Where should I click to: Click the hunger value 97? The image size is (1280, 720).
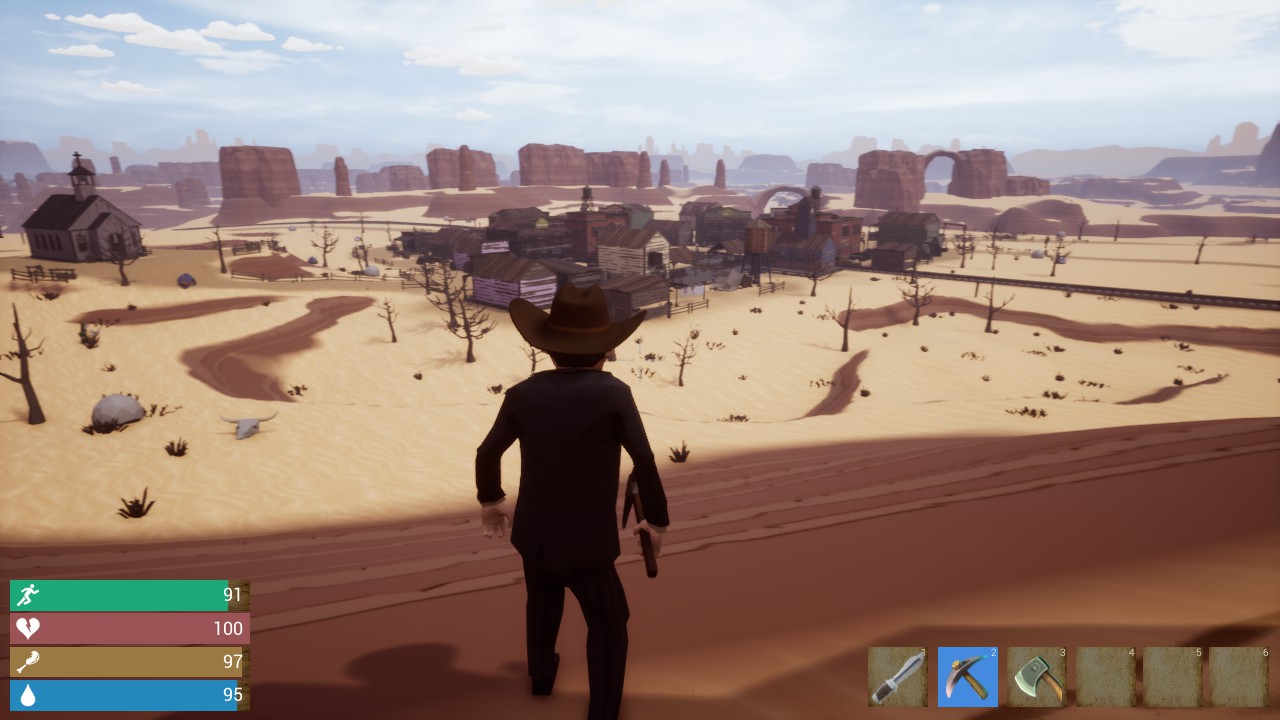(x=231, y=661)
